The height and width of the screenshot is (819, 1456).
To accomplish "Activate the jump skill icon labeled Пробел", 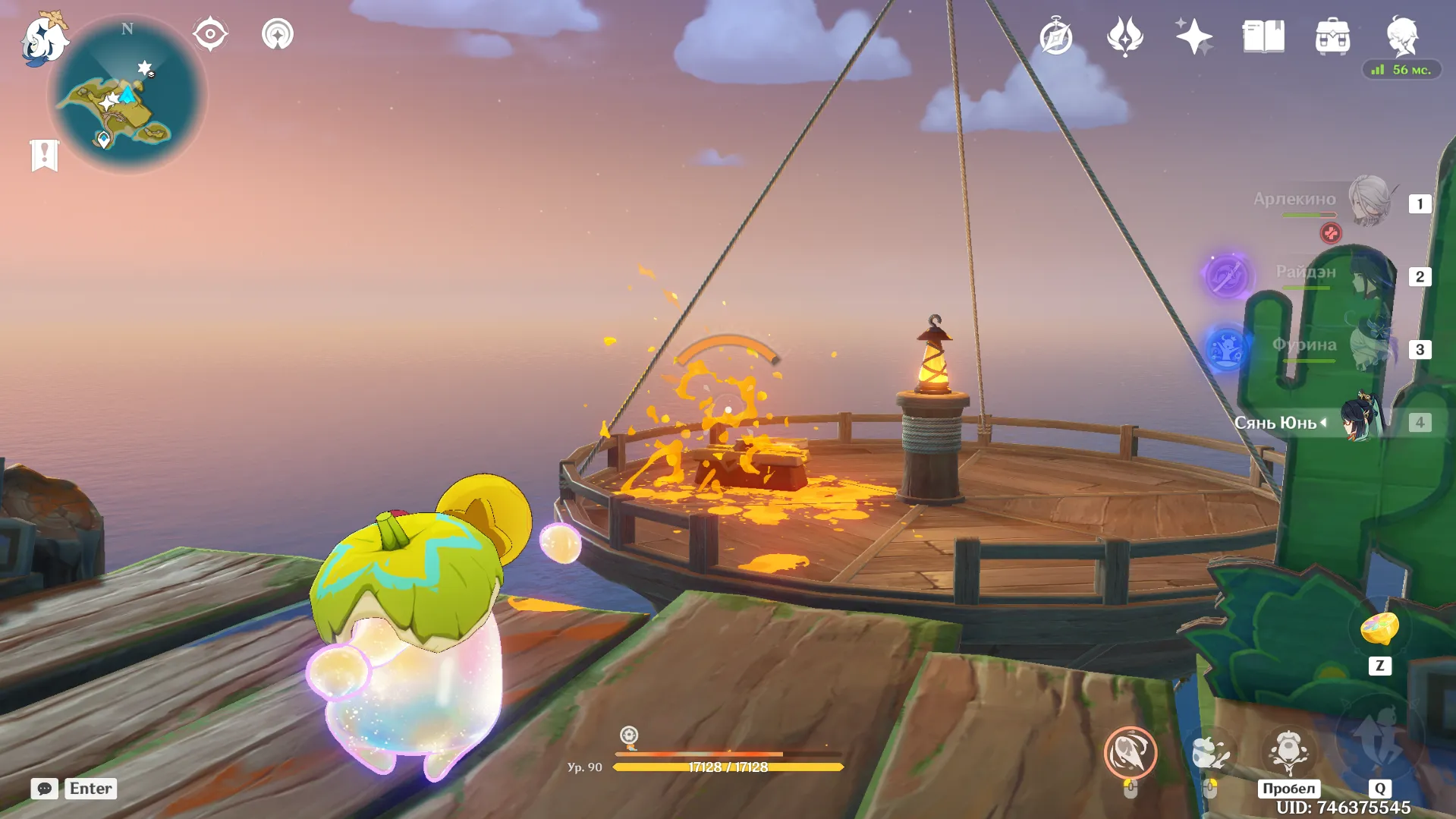I will coord(1288,752).
